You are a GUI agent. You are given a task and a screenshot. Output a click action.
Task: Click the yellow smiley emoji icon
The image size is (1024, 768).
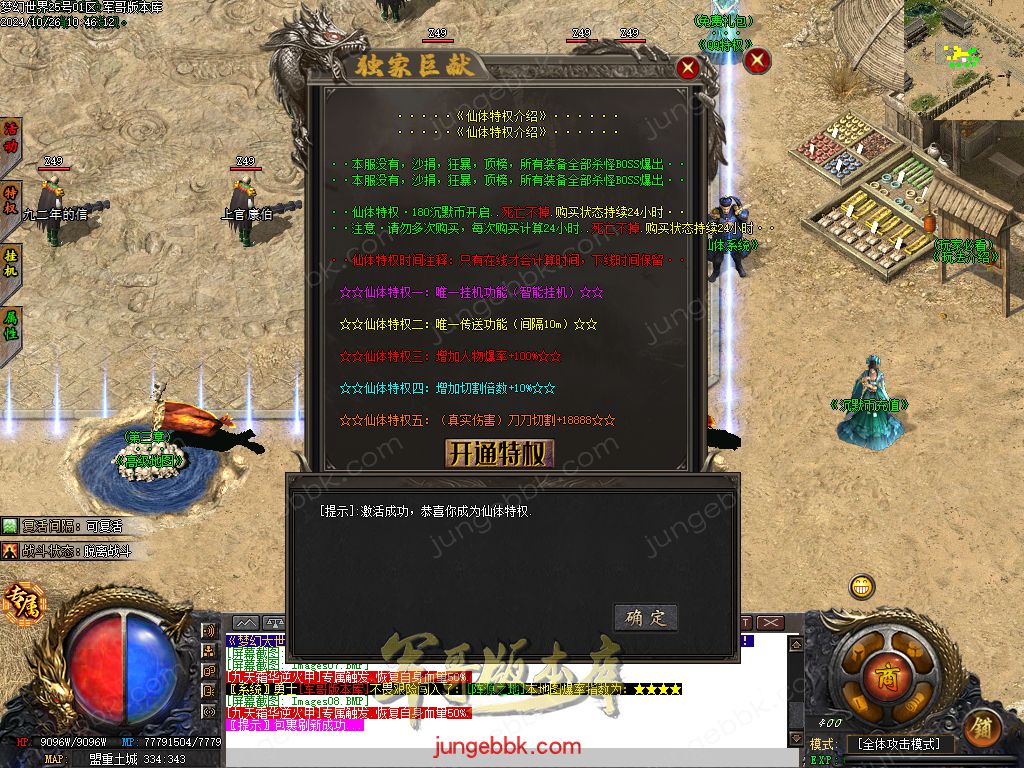(x=861, y=587)
